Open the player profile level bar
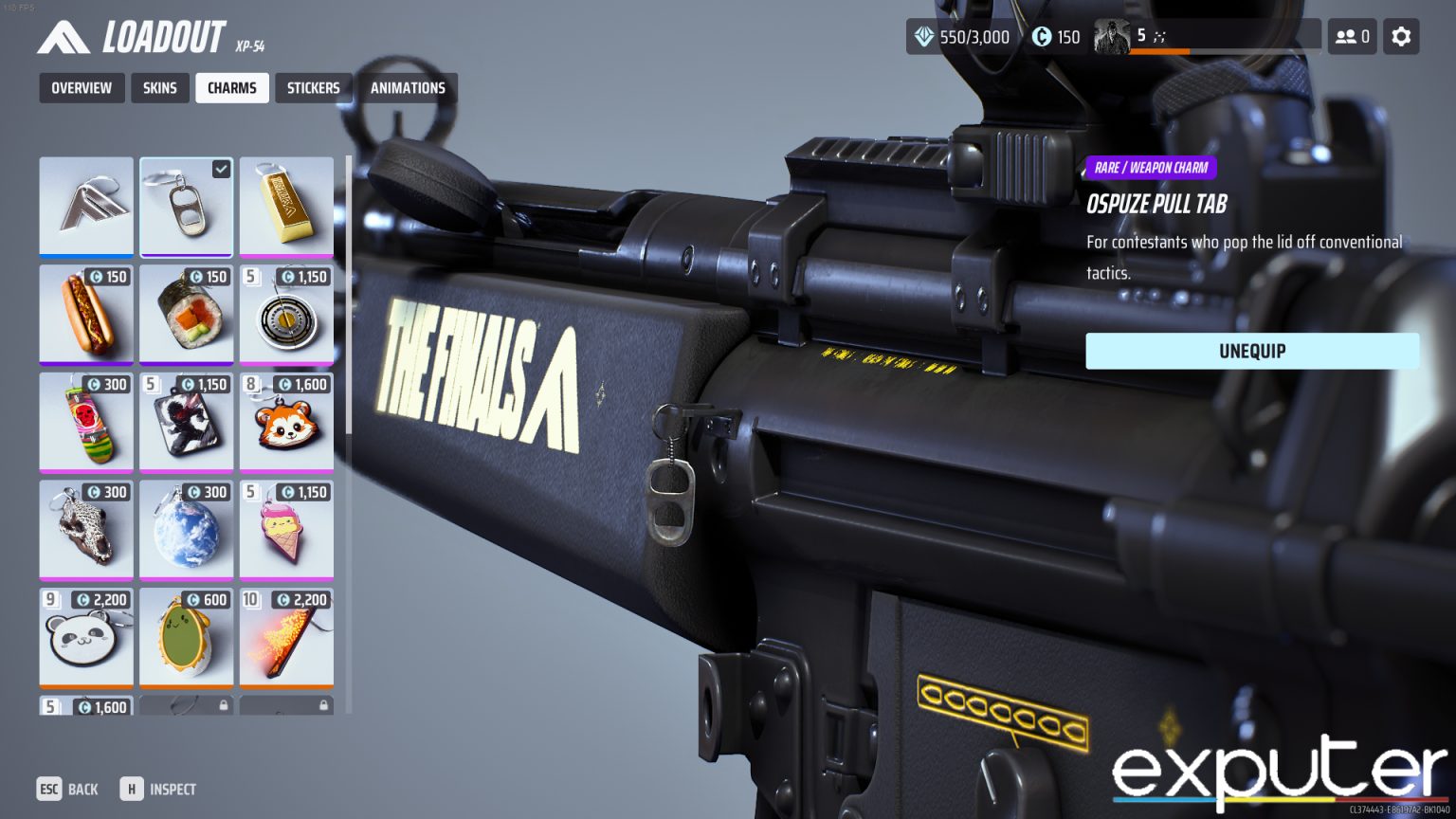 pos(1206,37)
